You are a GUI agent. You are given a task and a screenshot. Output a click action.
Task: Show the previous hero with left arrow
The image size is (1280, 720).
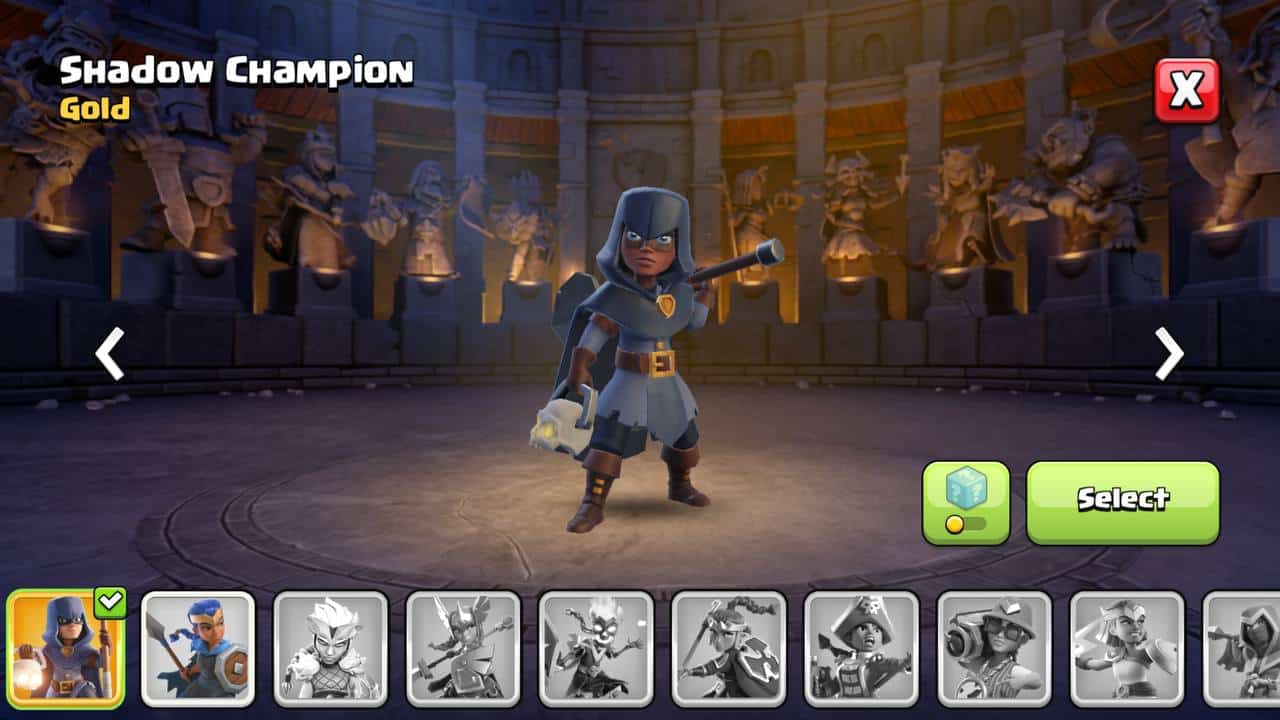point(110,353)
